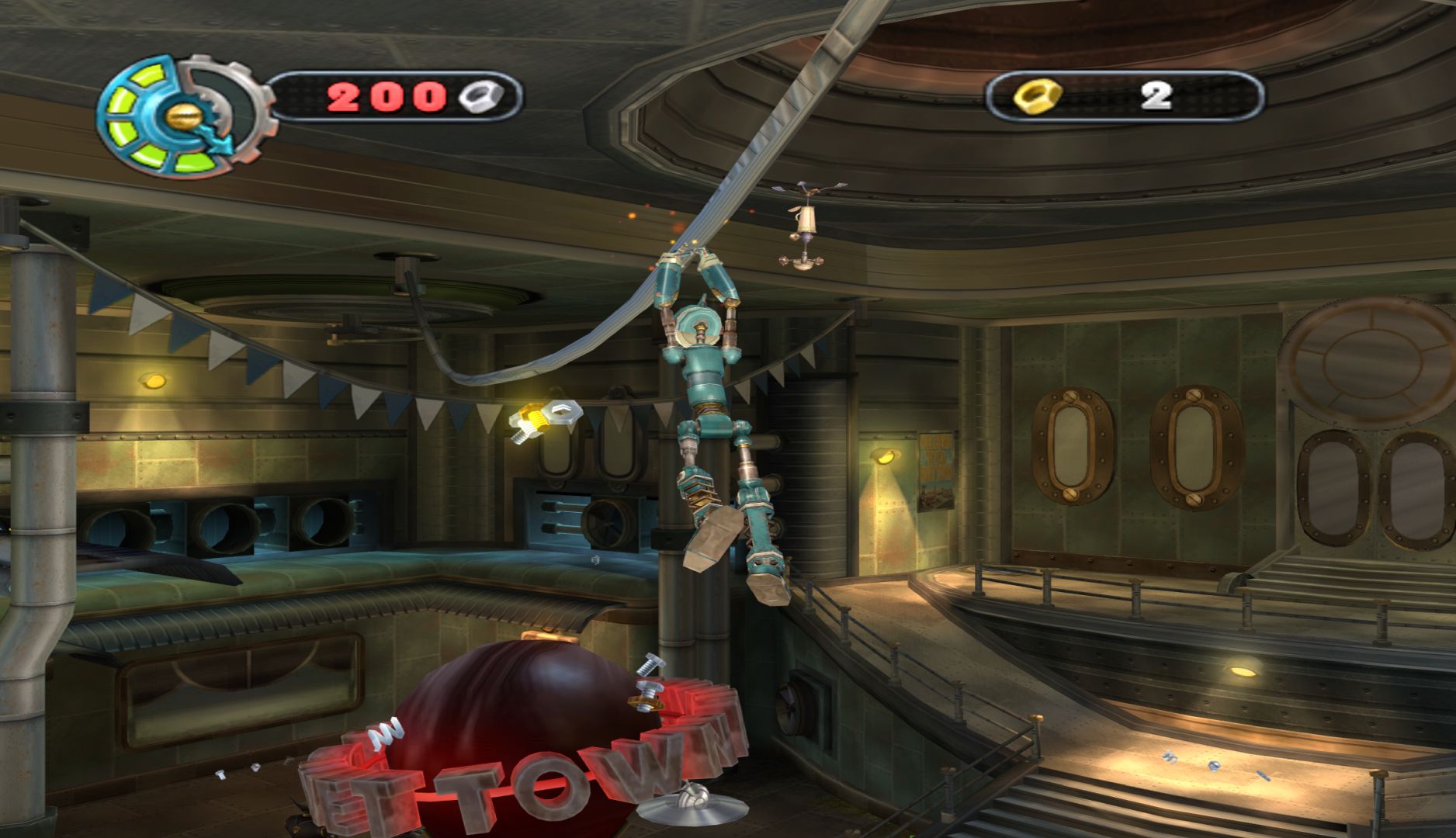Select the silver nut scrap icon

pos(480,97)
